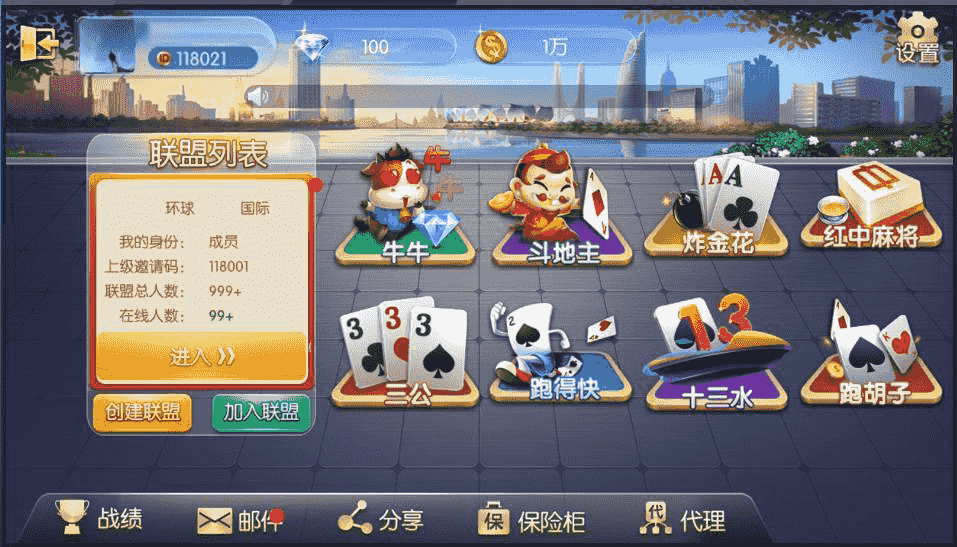Screen dimensions: 957x547
Task: Open the 红中麻将 mahjong game
Action: [x=872, y=210]
